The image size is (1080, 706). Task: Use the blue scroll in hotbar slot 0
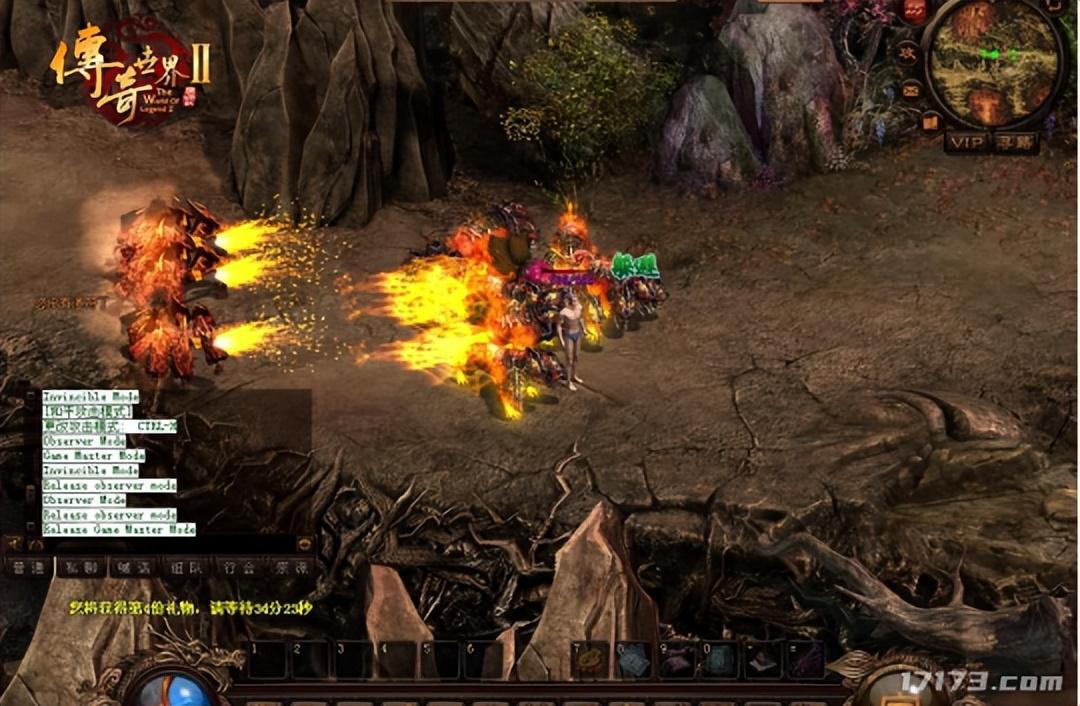pyautogui.click(x=719, y=660)
